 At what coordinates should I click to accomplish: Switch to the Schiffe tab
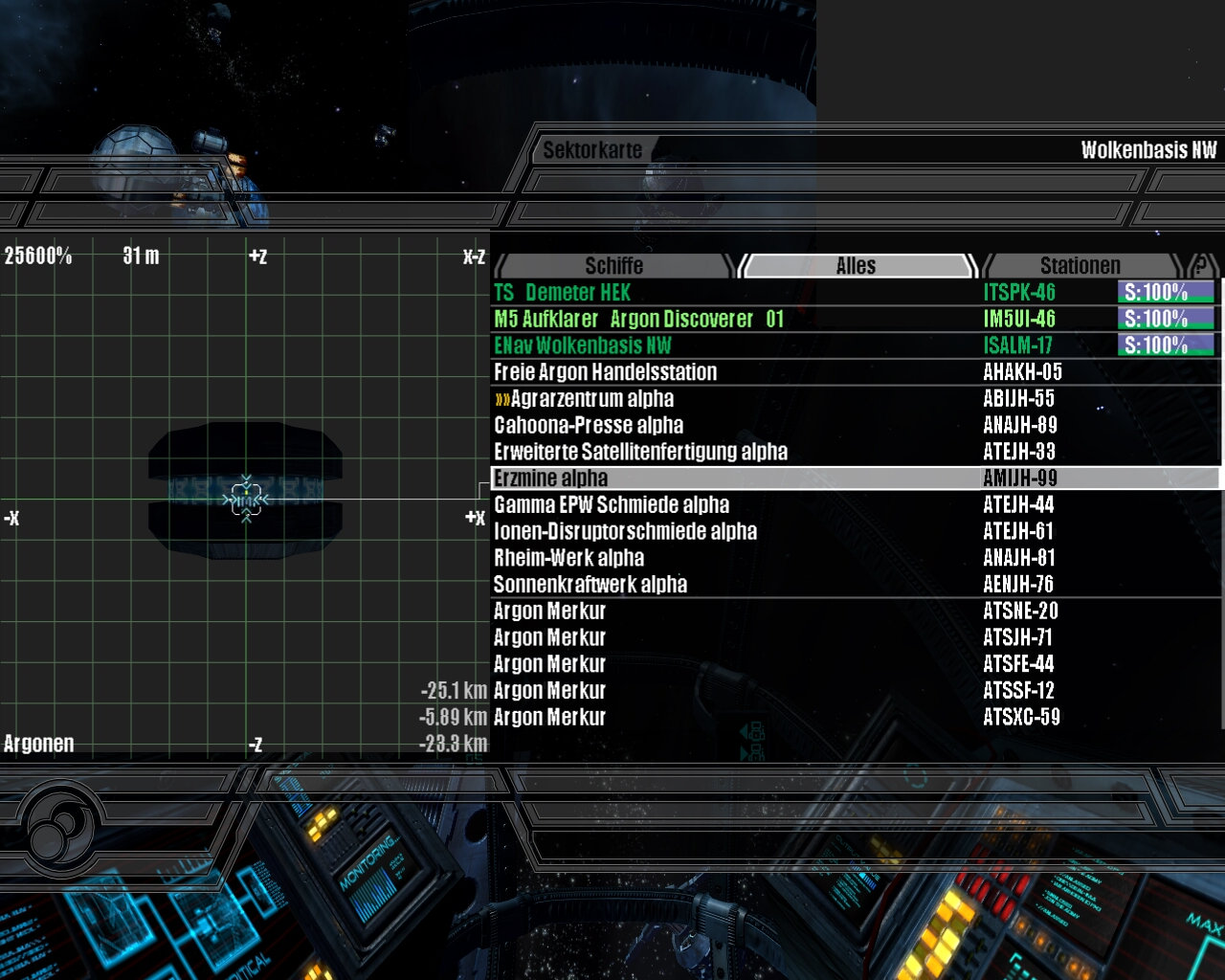coord(613,265)
